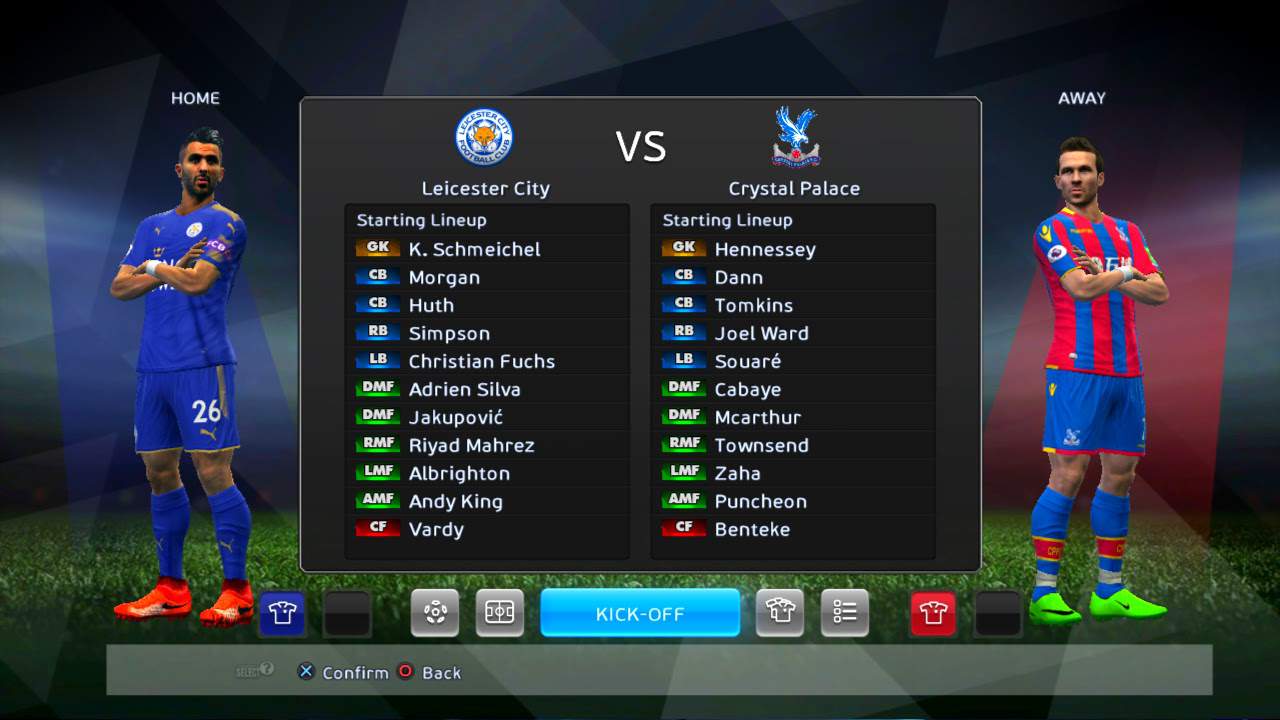Select Vardy in the CF row
This screenshot has height=720, width=1280.
[x=436, y=529]
